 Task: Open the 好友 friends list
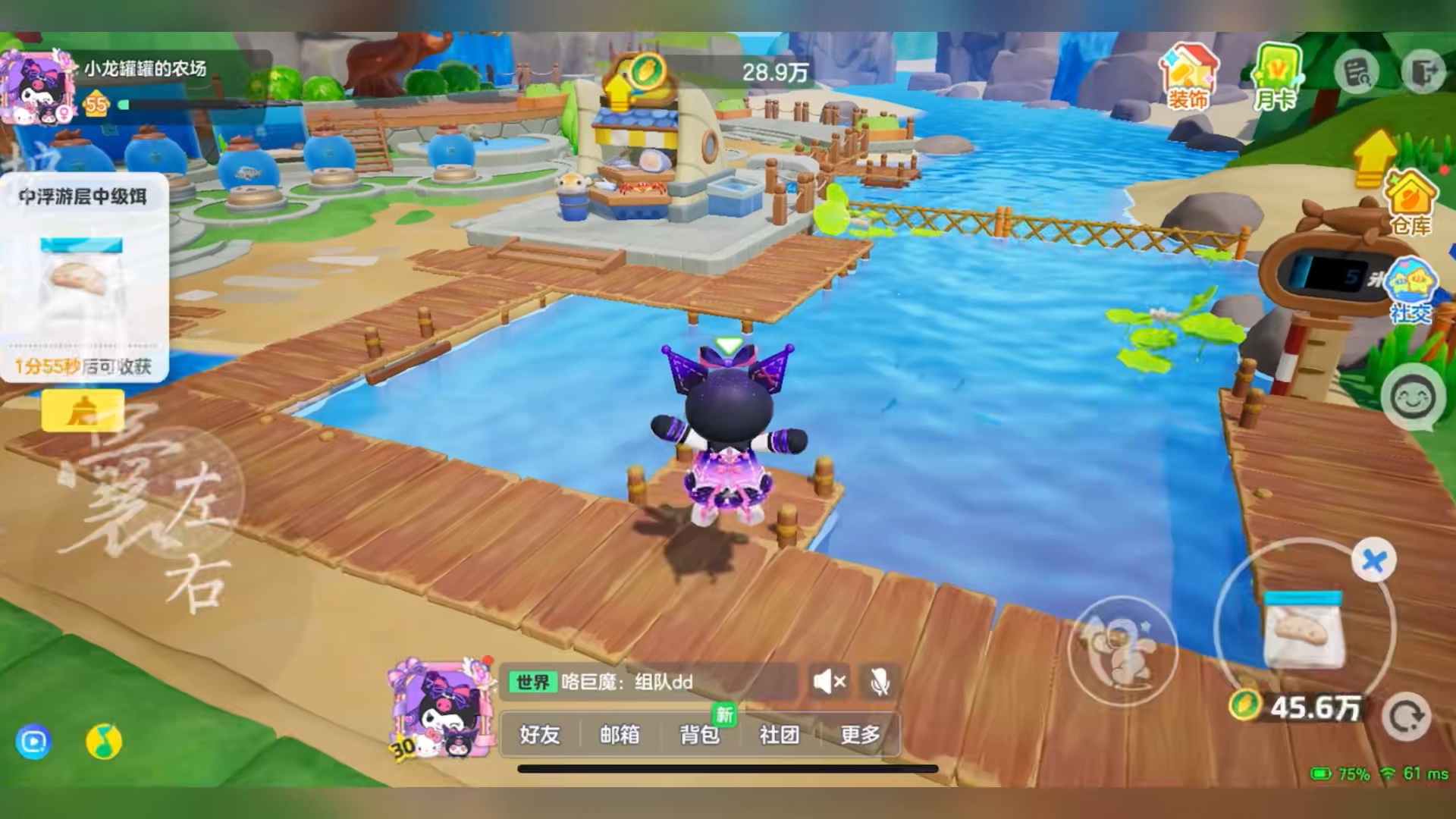(x=540, y=734)
